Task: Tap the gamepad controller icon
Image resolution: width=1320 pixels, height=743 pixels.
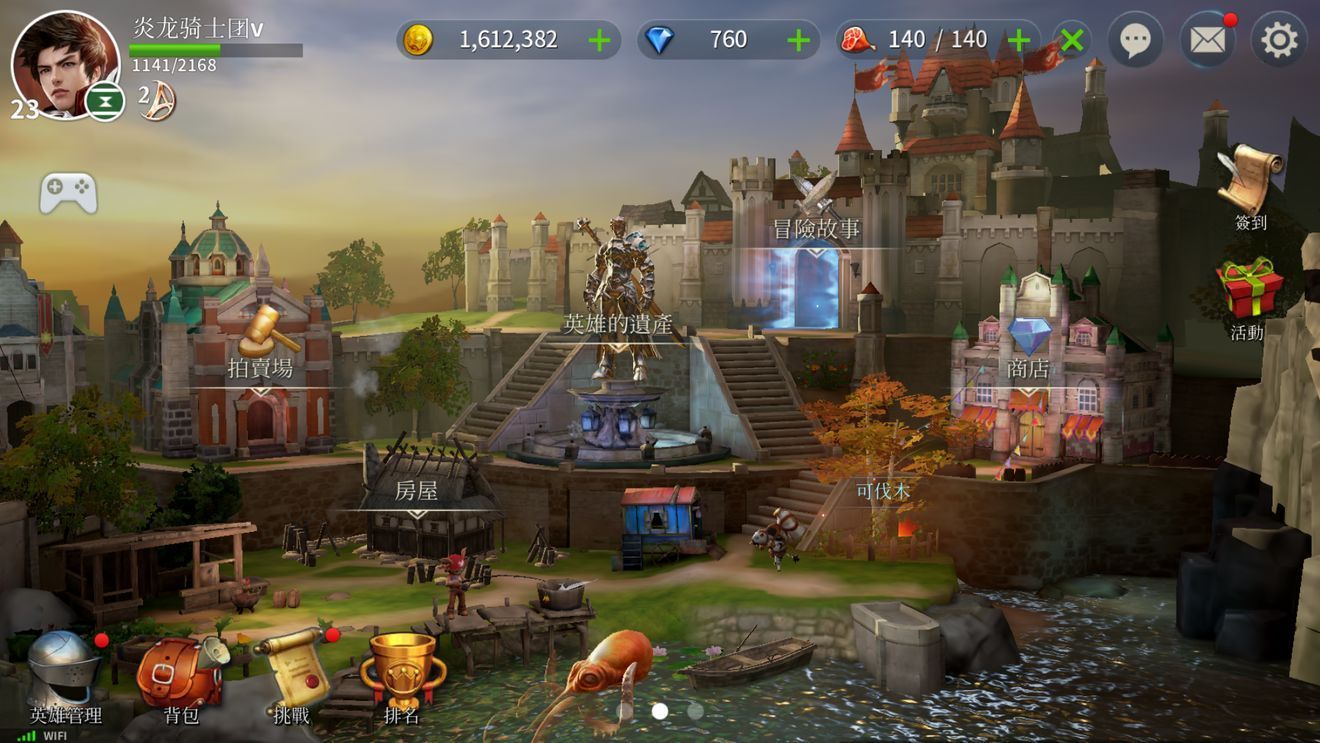Action: coord(68,193)
